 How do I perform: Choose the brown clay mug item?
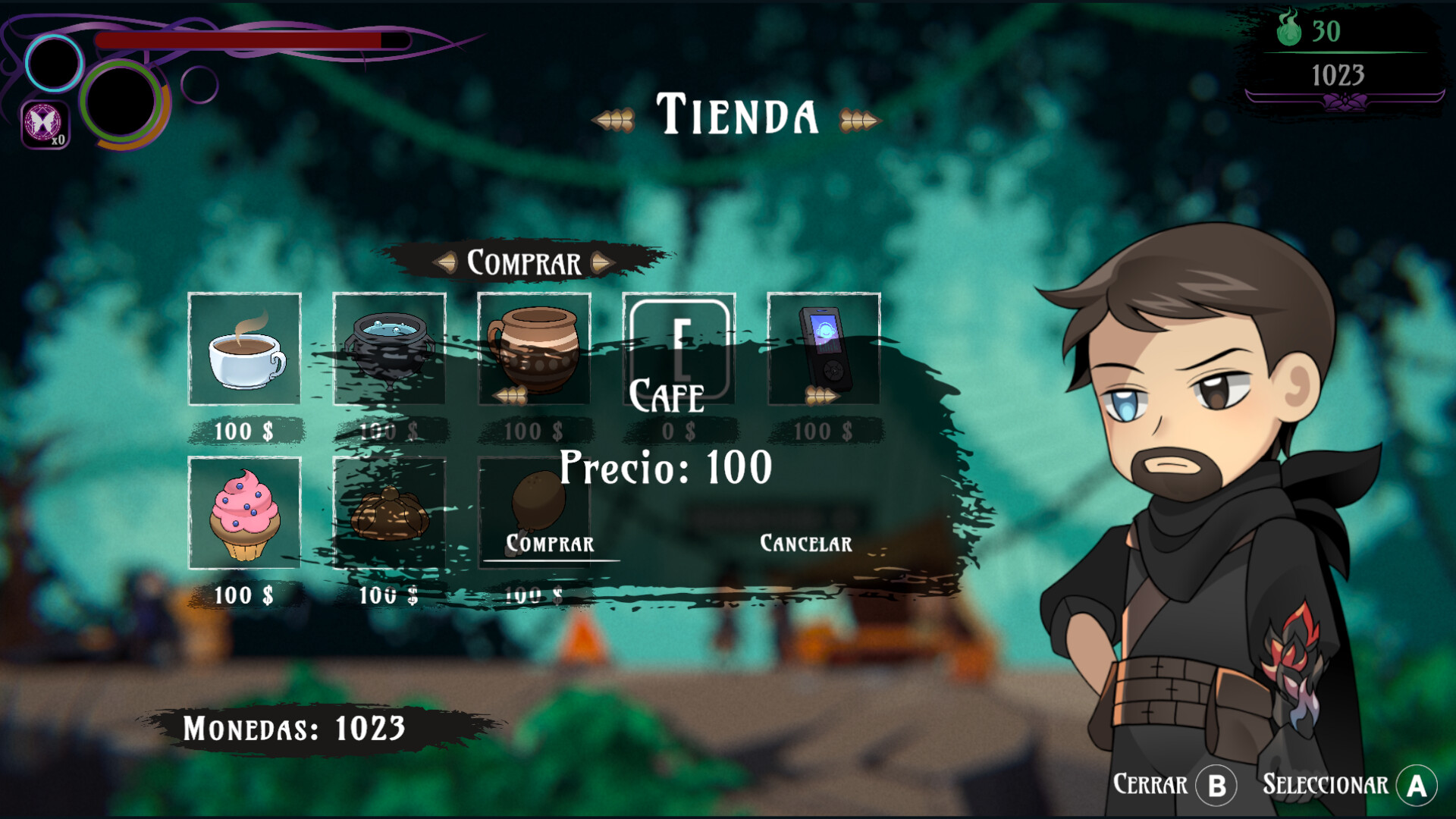534,349
